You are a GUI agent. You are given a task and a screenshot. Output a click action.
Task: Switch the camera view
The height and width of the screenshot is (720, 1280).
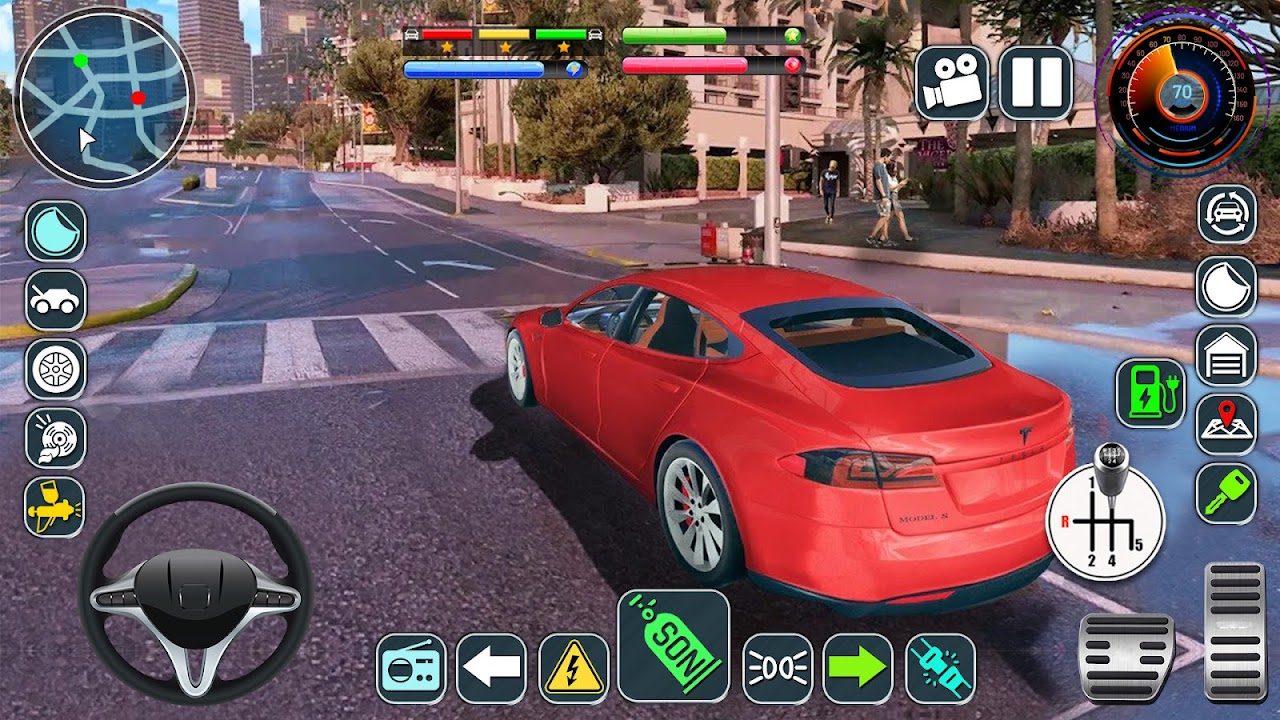coord(951,83)
